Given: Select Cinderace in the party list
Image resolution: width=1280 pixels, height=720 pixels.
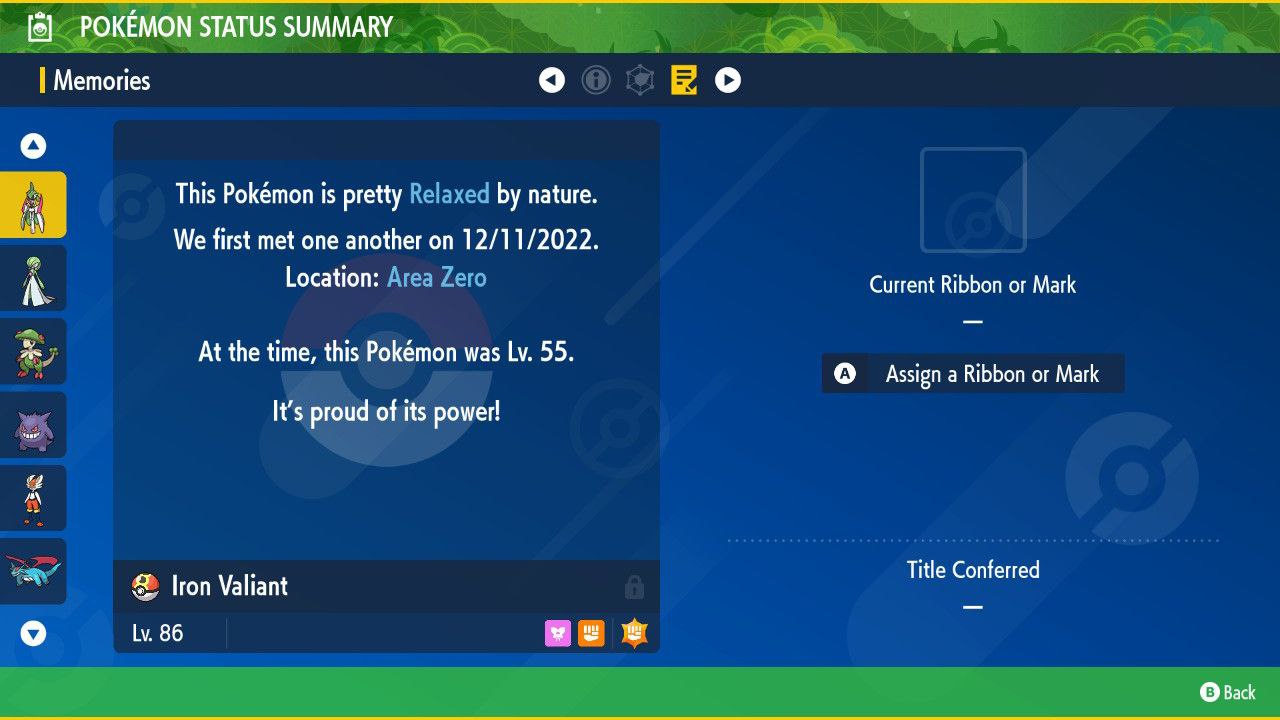Looking at the screenshot, I should [x=33, y=498].
